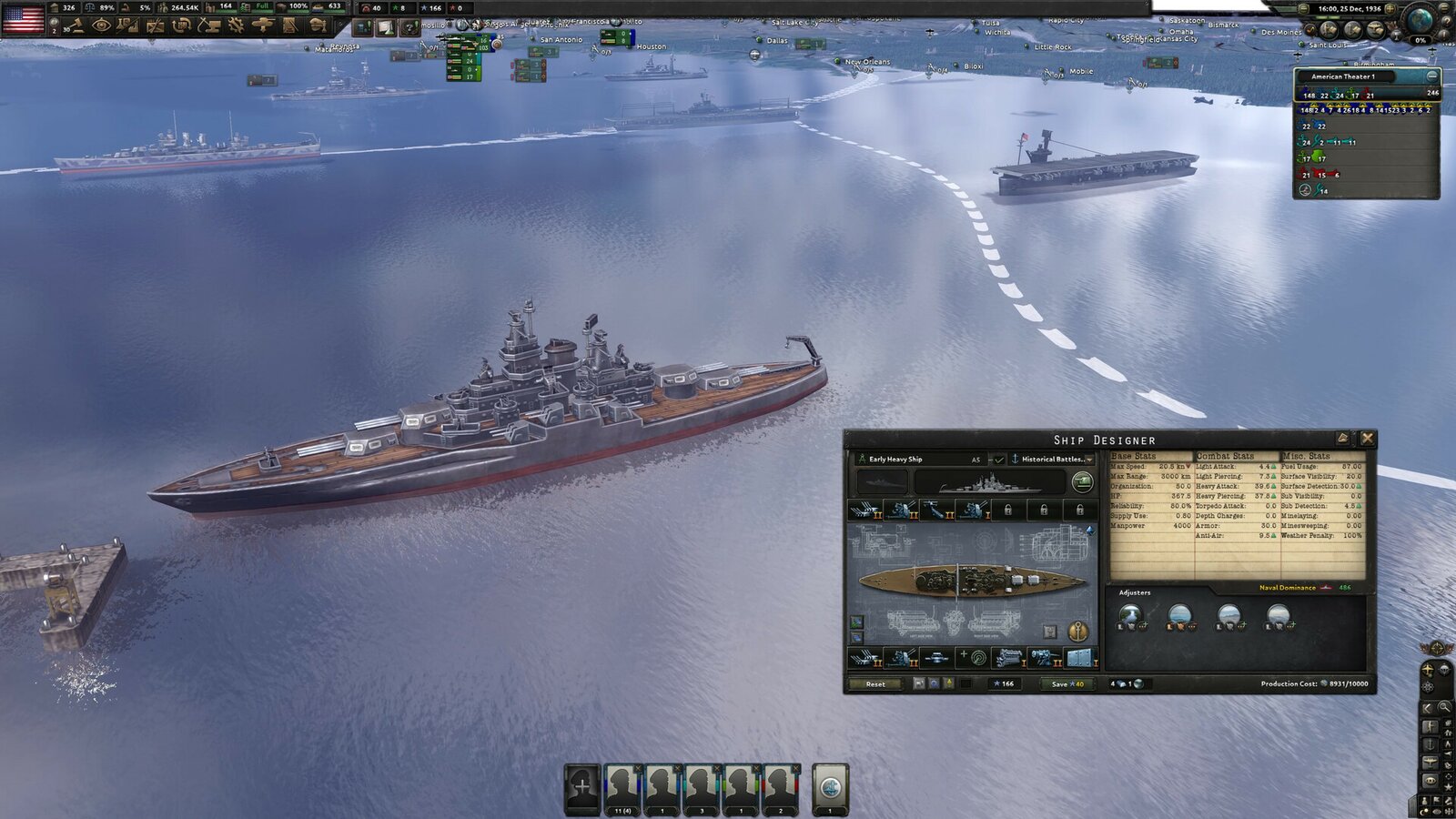1456x819 pixels.
Task: Select the engine module slot in the ship designer
Action: tap(1010, 657)
